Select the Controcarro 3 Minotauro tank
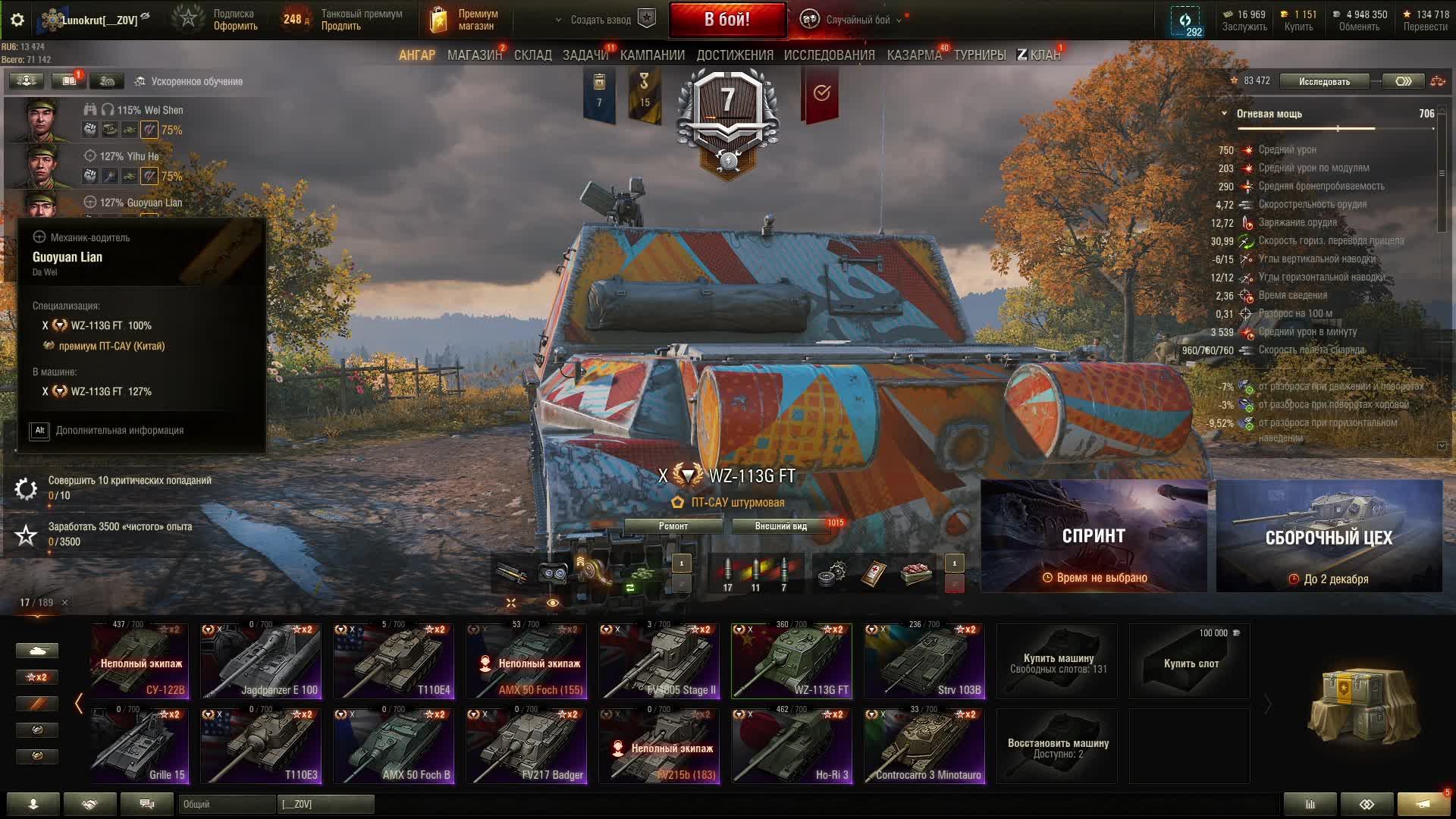 coord(924,746)
